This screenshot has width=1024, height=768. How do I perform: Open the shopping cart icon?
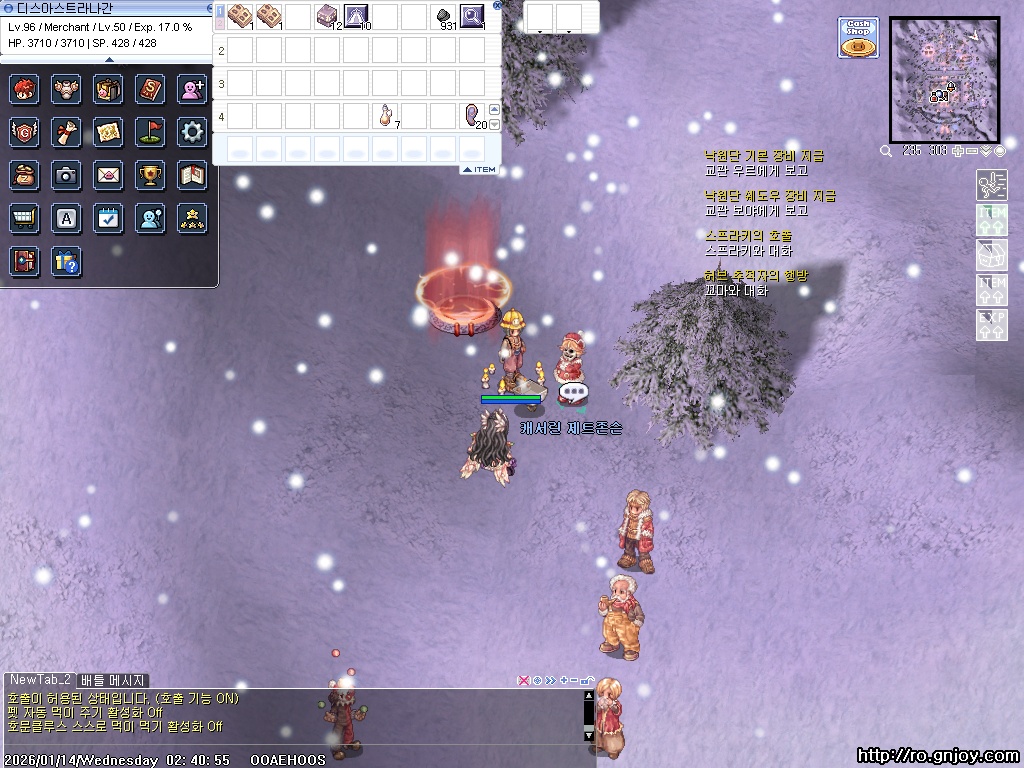pos(24,218)
